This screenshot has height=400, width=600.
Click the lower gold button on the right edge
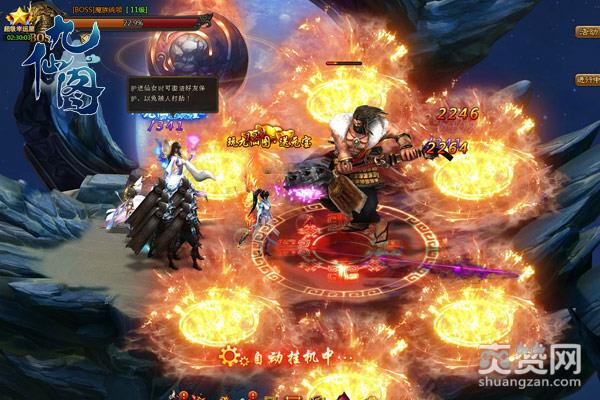pyautogui.click(x=586, y=80)
